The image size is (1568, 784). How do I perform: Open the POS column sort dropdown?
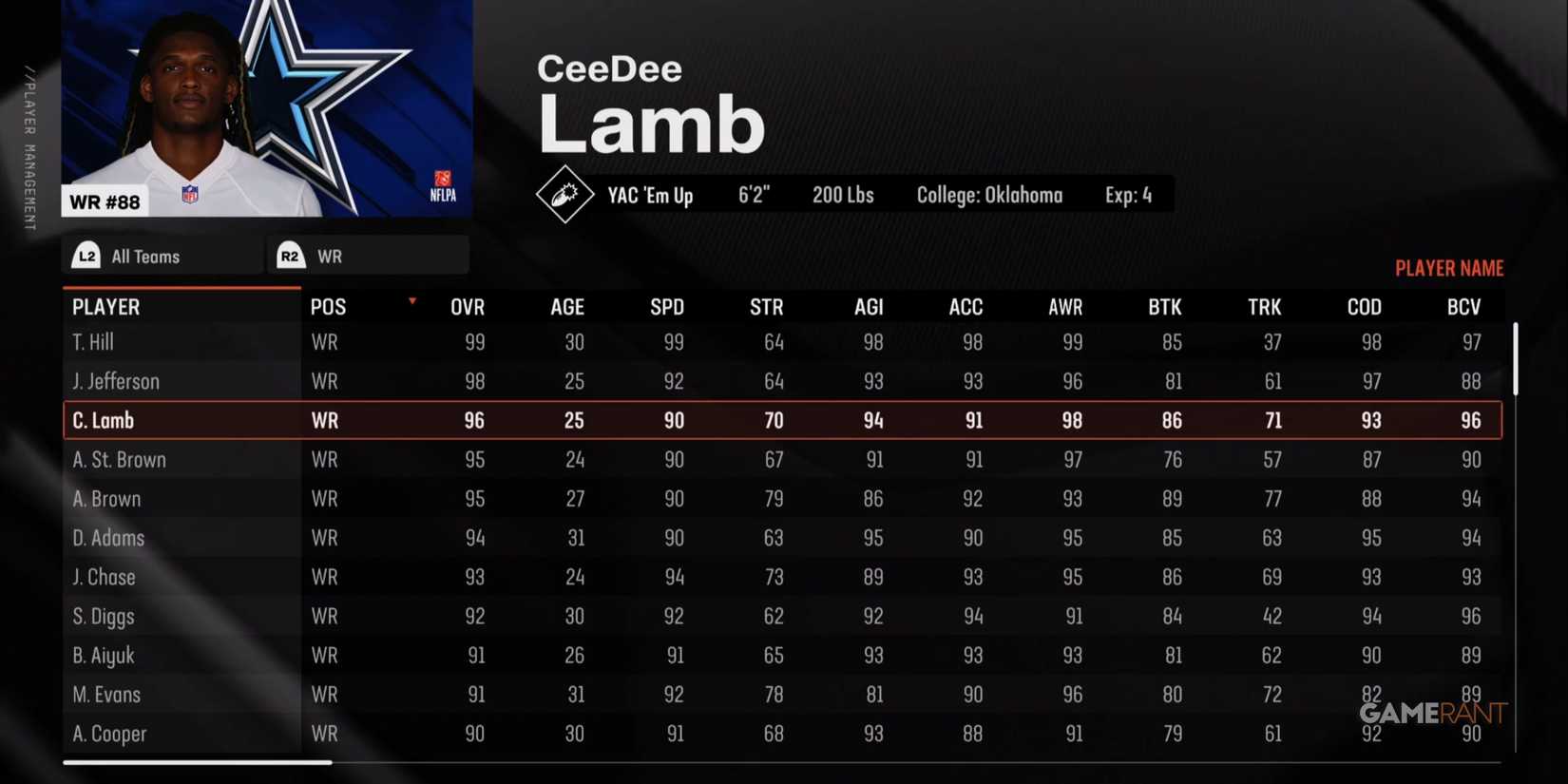pyautogui.click(x=411, y=299)
